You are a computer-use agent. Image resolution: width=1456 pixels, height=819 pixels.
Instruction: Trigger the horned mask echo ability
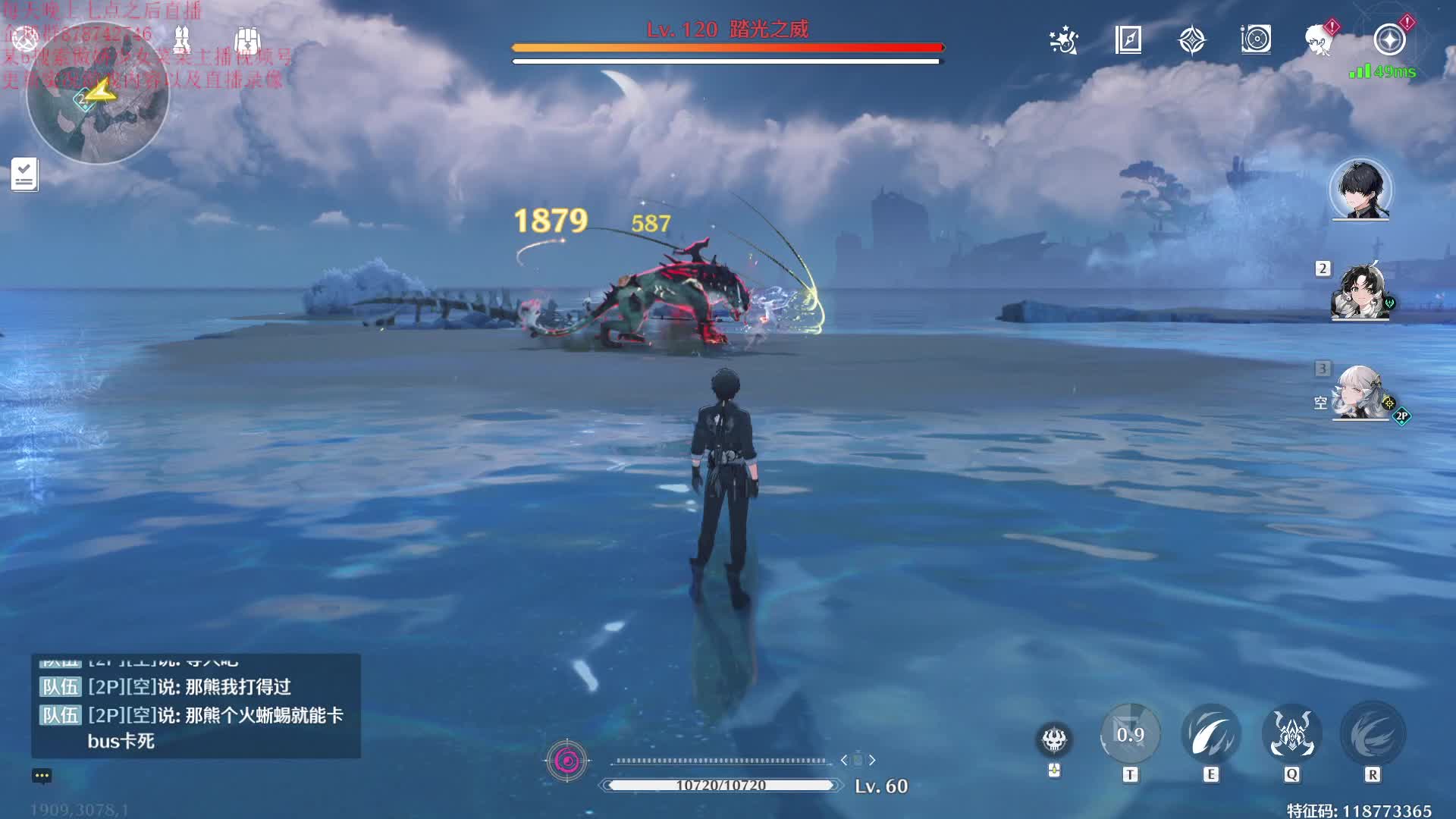(1291, 734)
